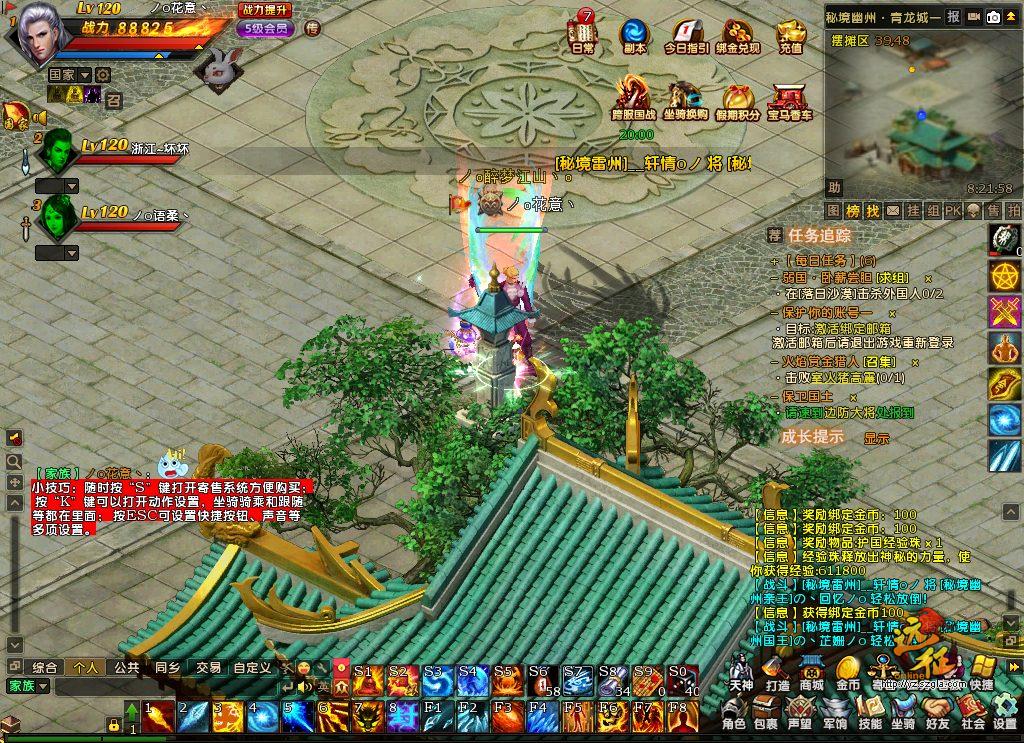Click the 充值 recharge icon
The height and width of the screenshot is (743, 1024).
point(790,33)
